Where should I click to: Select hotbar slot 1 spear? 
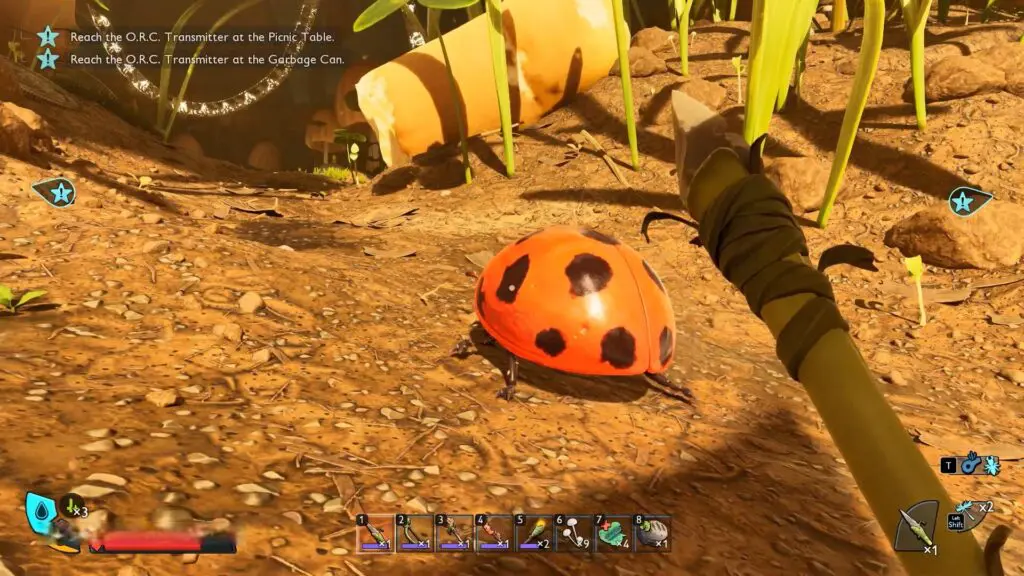click(375, 533)
